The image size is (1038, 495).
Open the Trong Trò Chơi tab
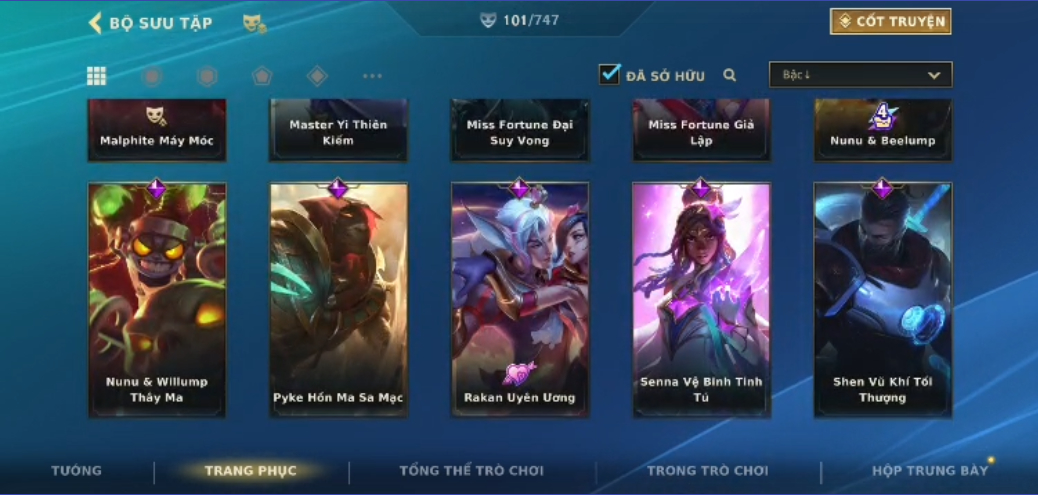point(707,471)
